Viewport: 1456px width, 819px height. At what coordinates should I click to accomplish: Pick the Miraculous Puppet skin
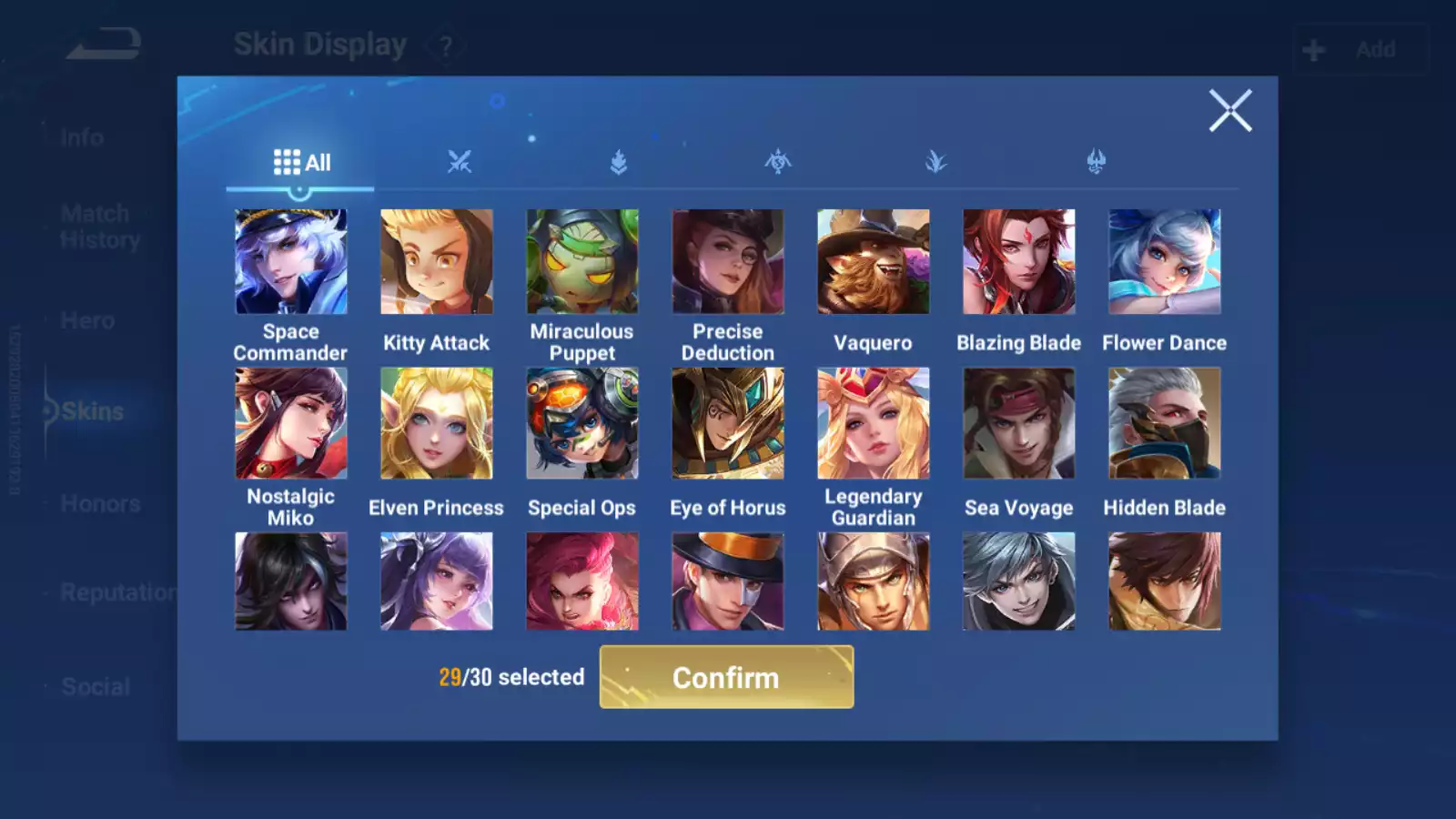(x=582, y=262)
